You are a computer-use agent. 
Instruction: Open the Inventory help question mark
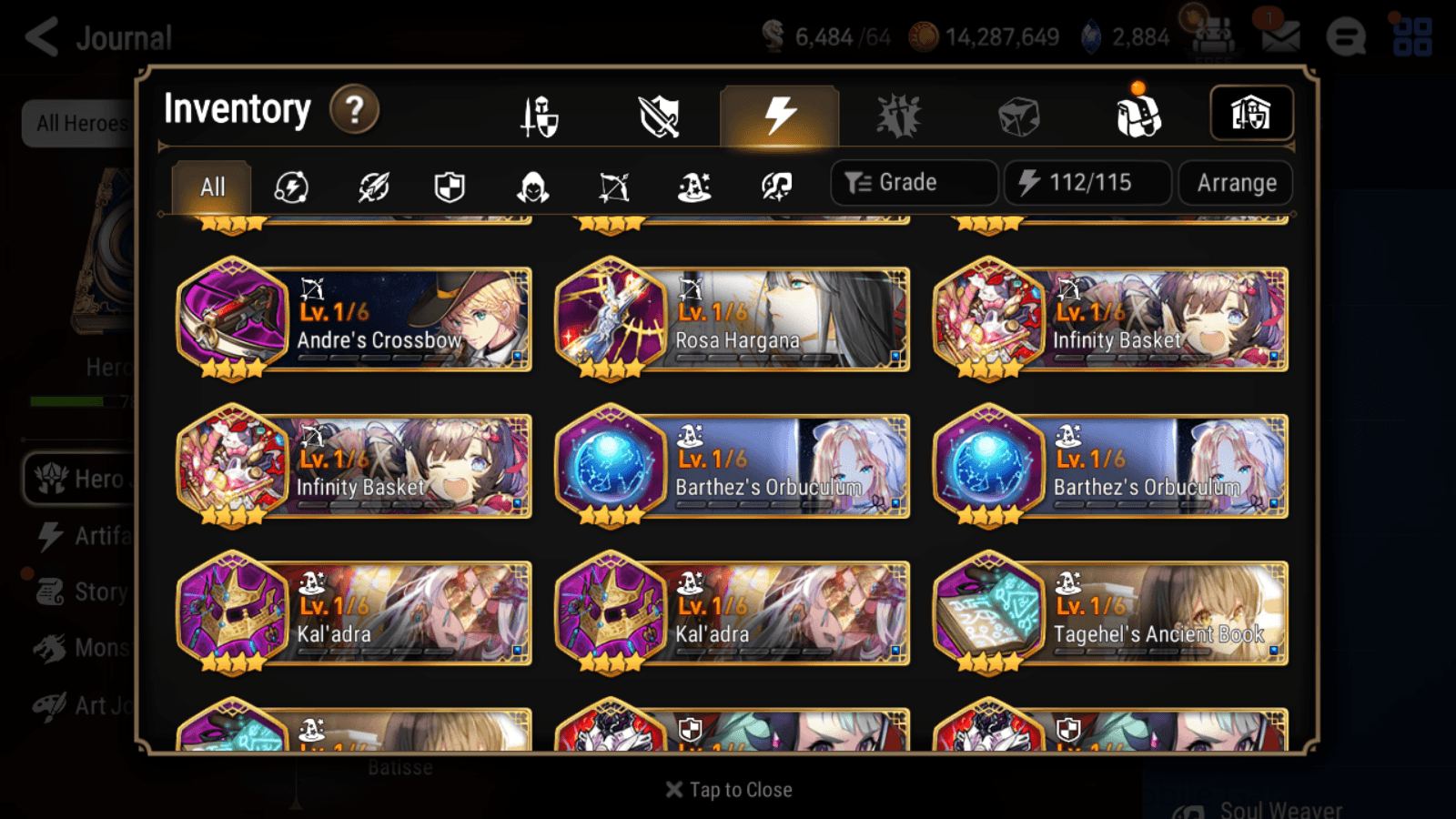(354, 109)
